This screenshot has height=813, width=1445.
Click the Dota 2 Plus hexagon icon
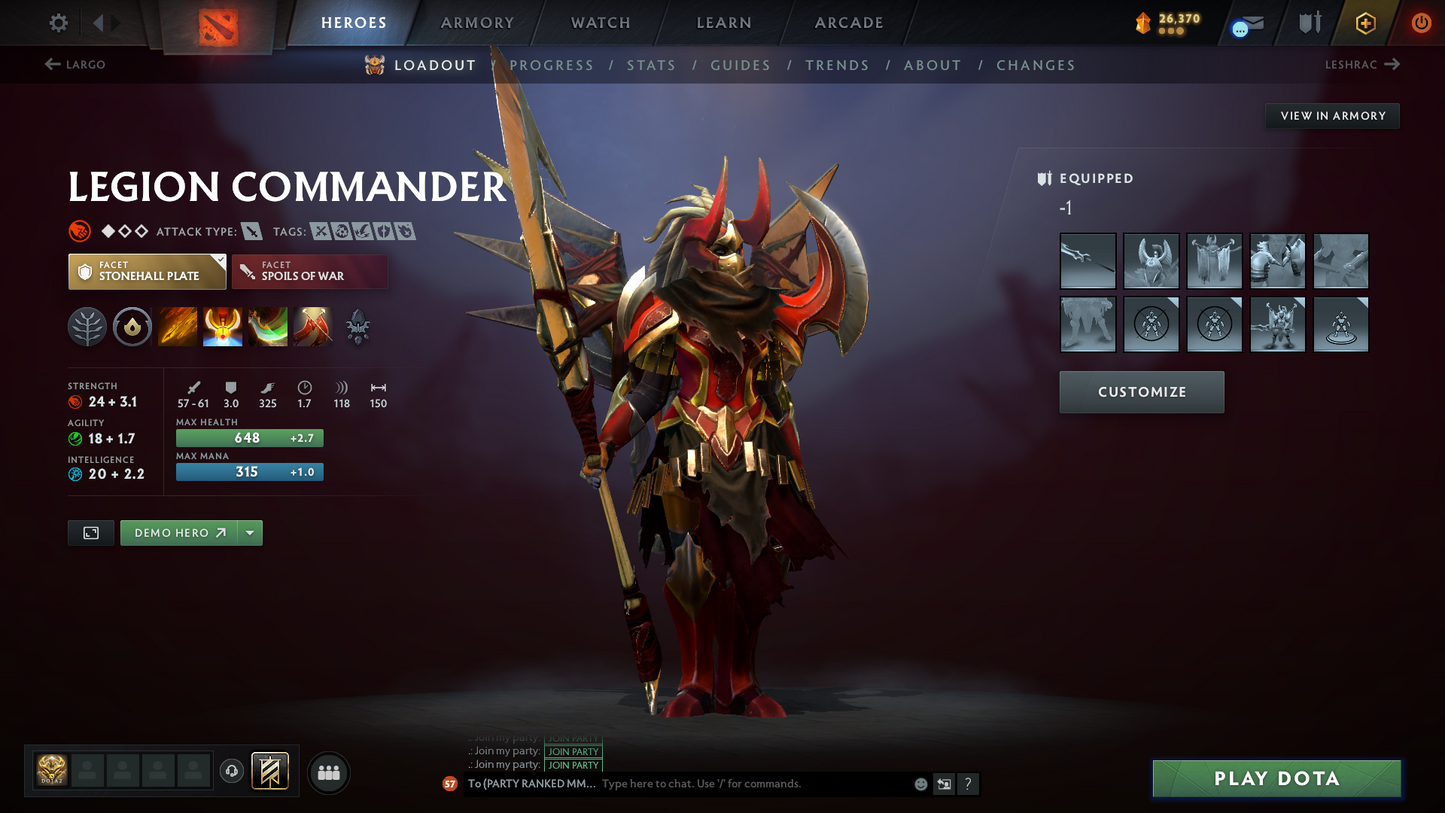coord(1366,23)
